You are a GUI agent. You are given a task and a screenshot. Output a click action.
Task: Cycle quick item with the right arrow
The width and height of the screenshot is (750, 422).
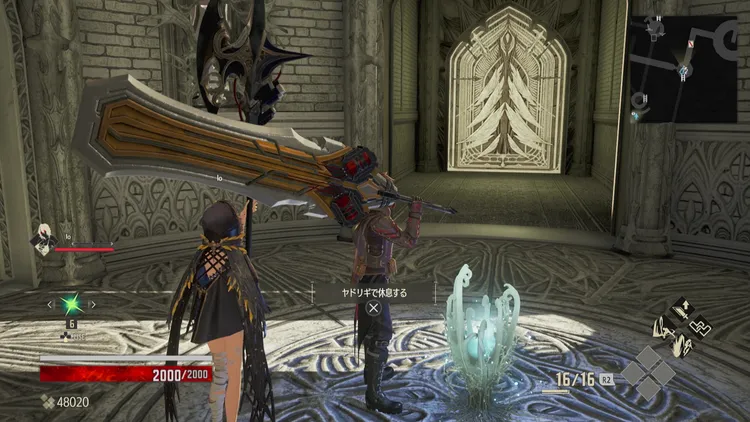93,302
